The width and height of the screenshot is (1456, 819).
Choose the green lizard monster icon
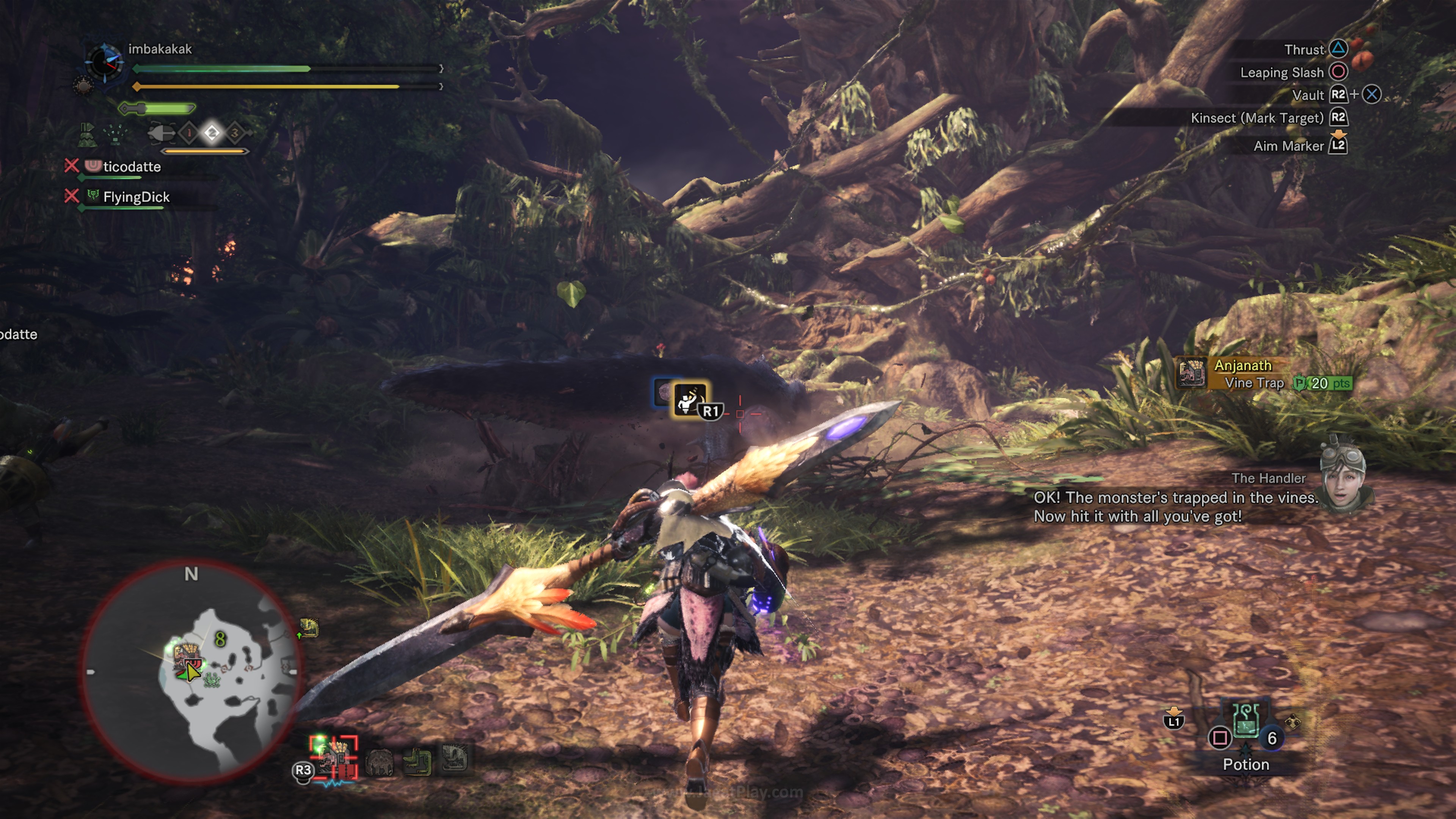click(x=417, y=761)
